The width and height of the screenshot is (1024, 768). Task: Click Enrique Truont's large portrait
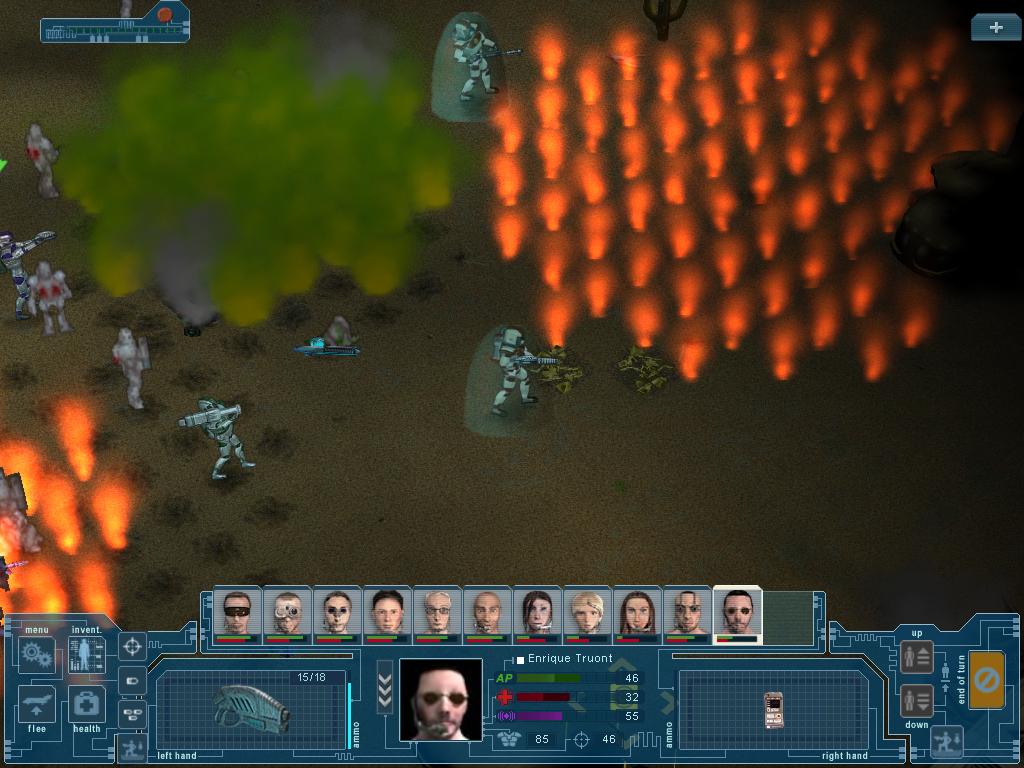(440, 700)
